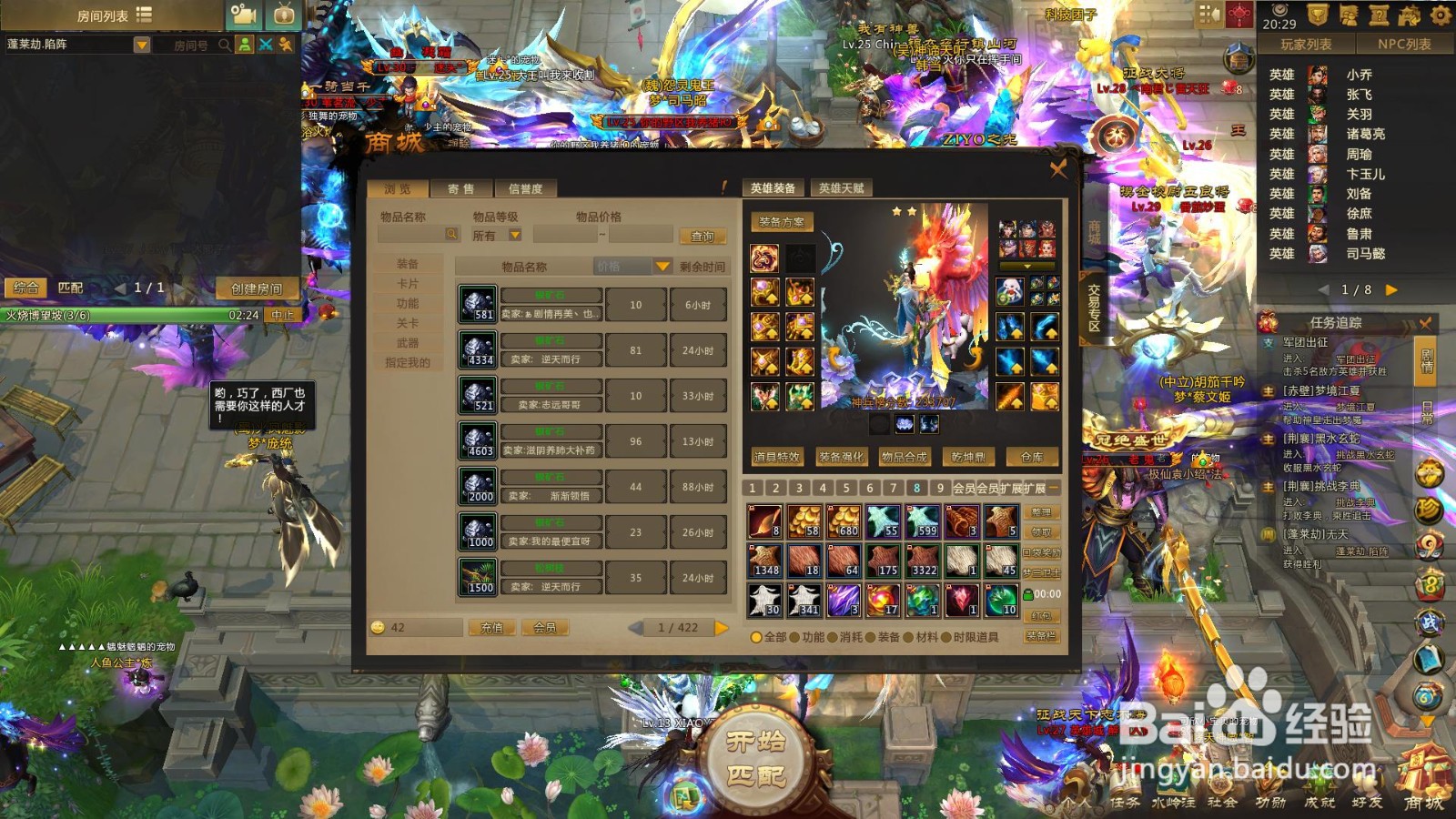Click the price sort arrow in the list header
1456x819 pixels.
[661, 266]
